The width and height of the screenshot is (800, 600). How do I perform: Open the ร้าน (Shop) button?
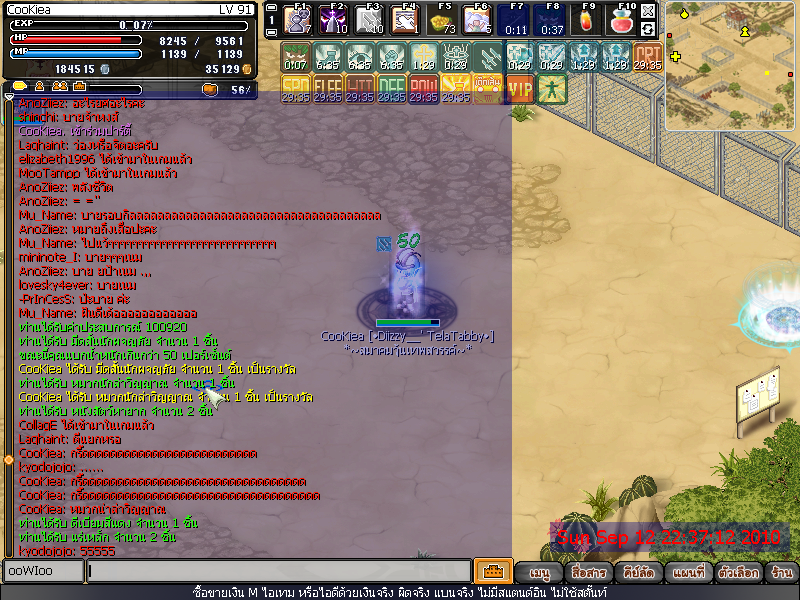782,573
